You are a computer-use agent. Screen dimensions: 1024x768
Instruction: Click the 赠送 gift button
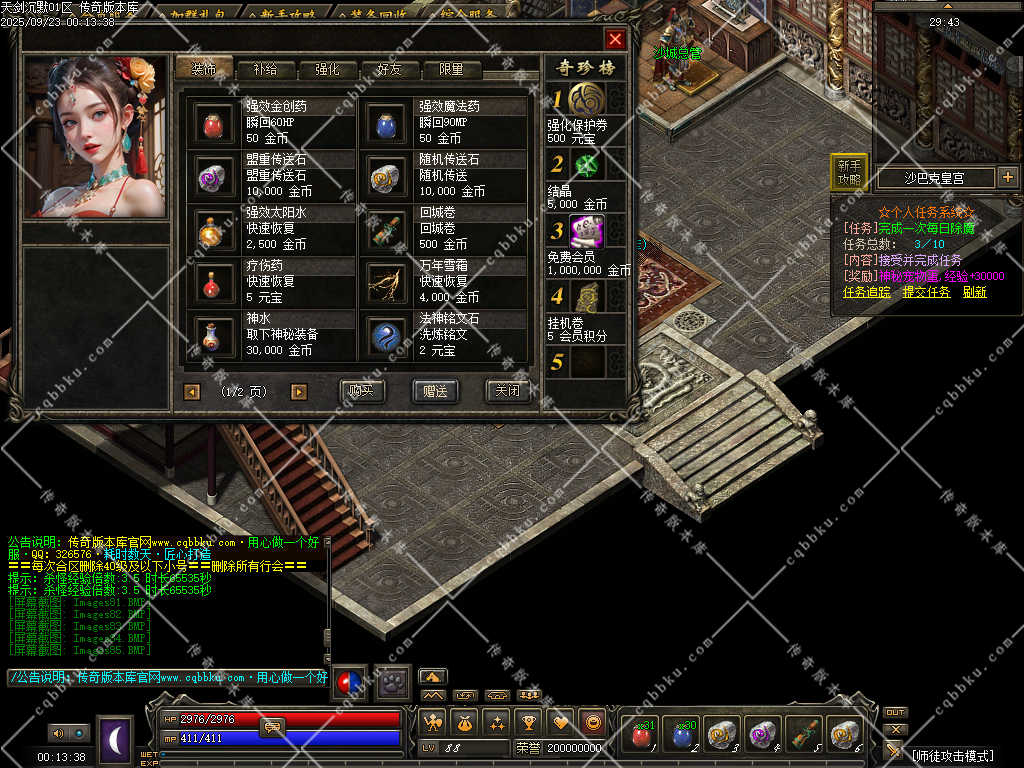pos(435,391)
